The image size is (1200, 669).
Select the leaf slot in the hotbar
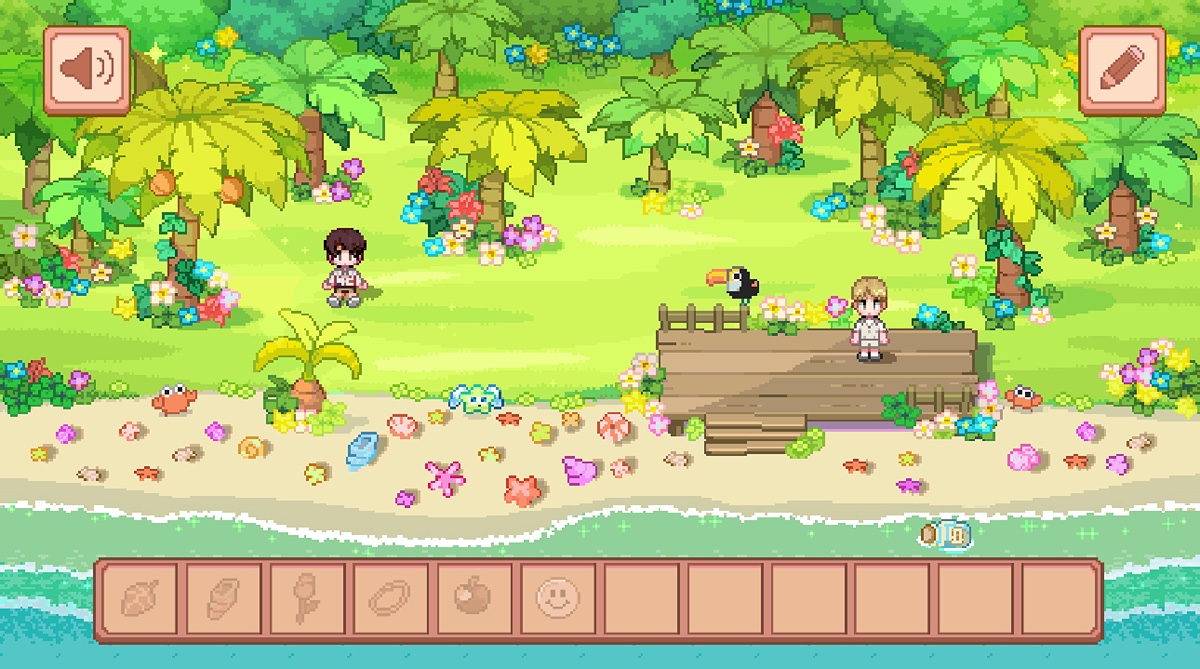coord(139,599)
